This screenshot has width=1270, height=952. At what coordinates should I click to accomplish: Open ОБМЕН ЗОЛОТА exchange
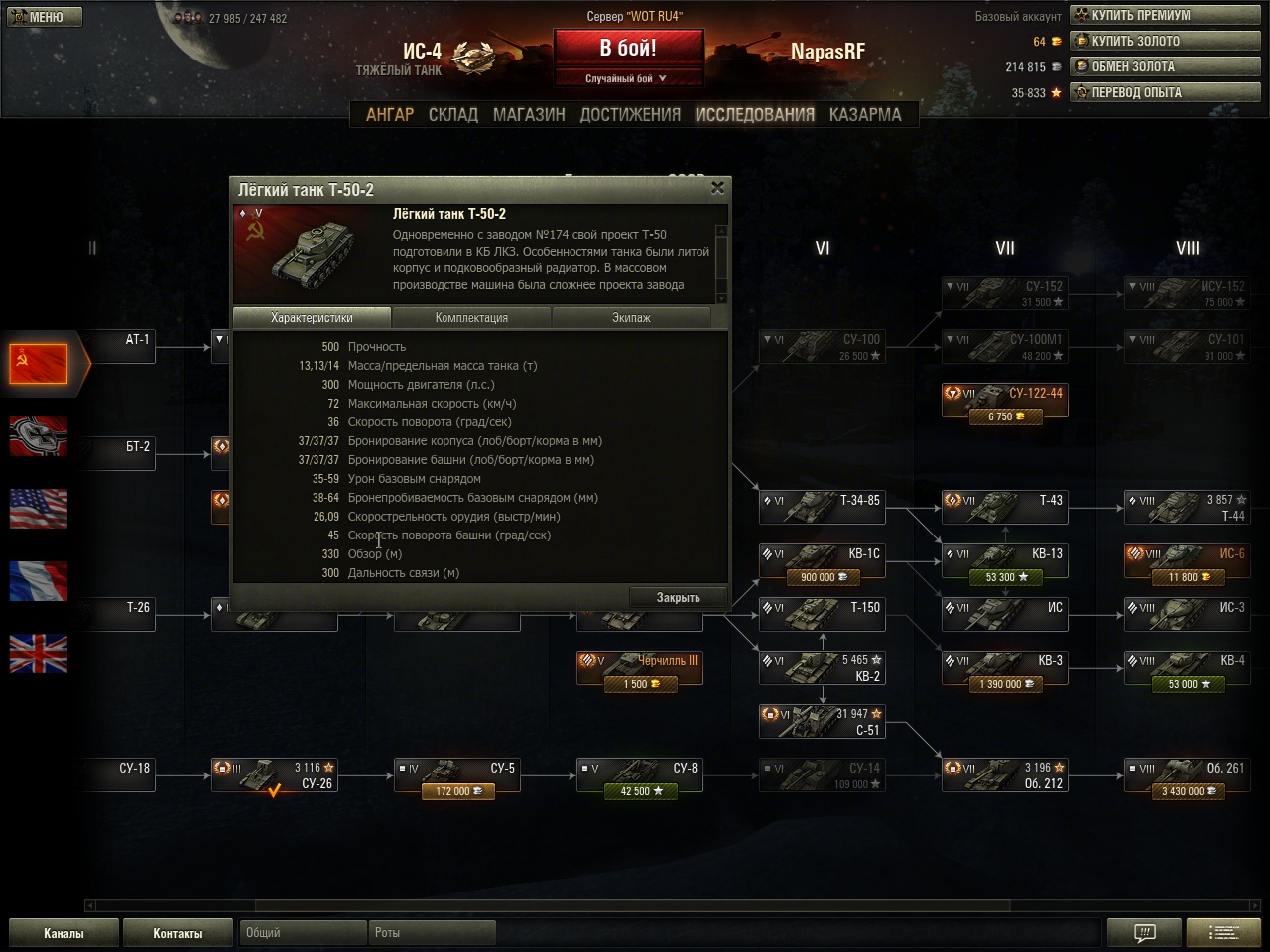click(x=1165, y=66)
